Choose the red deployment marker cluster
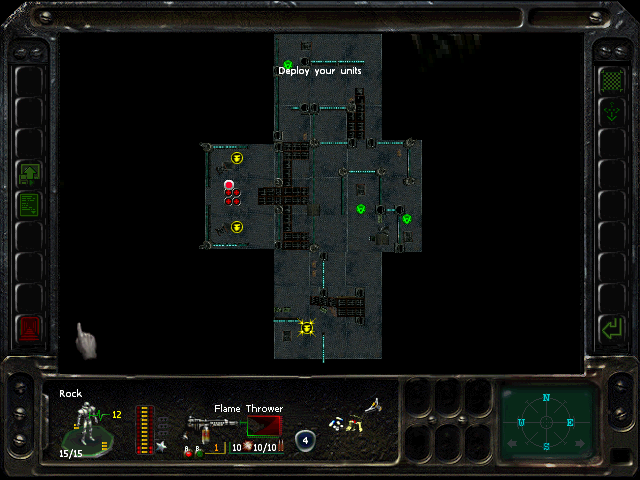 231,193
